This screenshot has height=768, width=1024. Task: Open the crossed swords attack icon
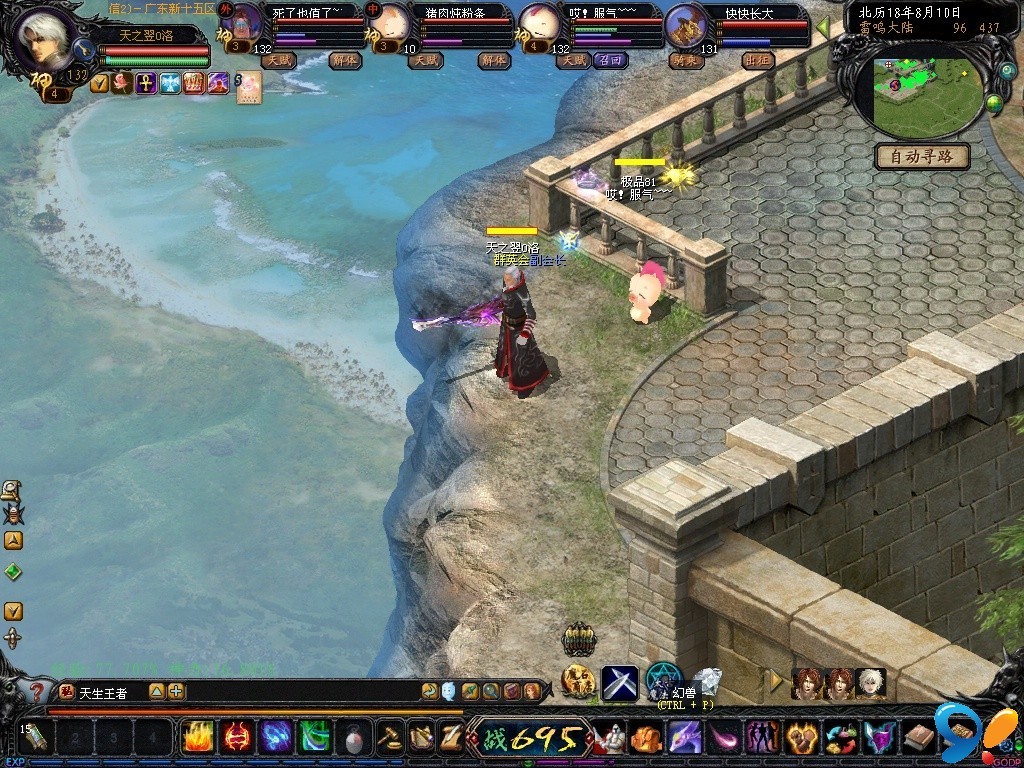(619, 683)
